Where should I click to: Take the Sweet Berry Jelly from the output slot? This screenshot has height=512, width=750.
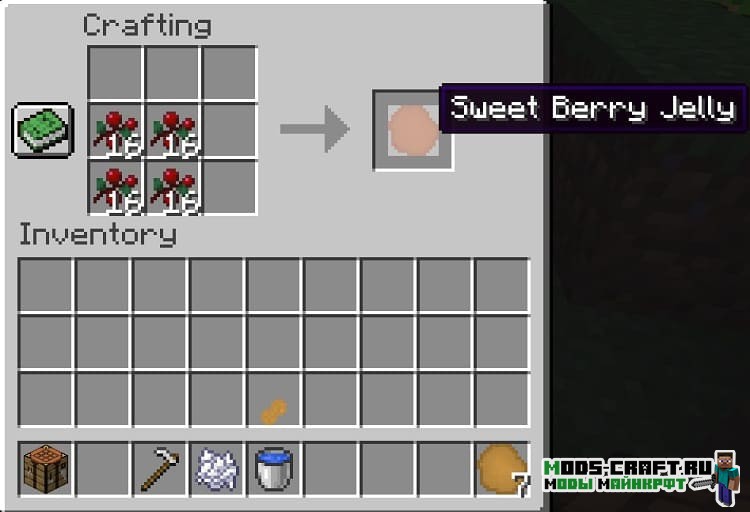tap(408, 130)
